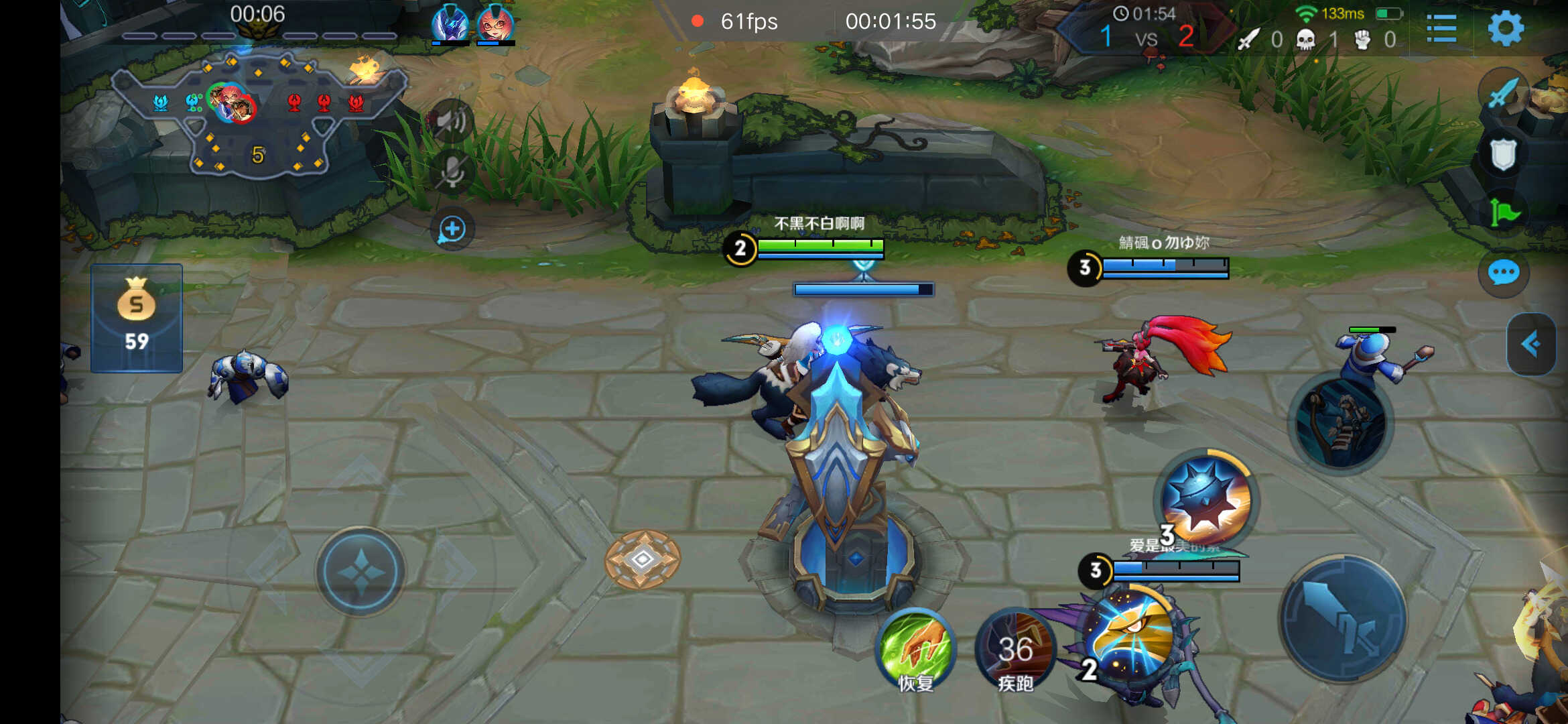1568x724 pixels.
Task: Open the scoreboard list icon
Action: [x=1441, y=28]
